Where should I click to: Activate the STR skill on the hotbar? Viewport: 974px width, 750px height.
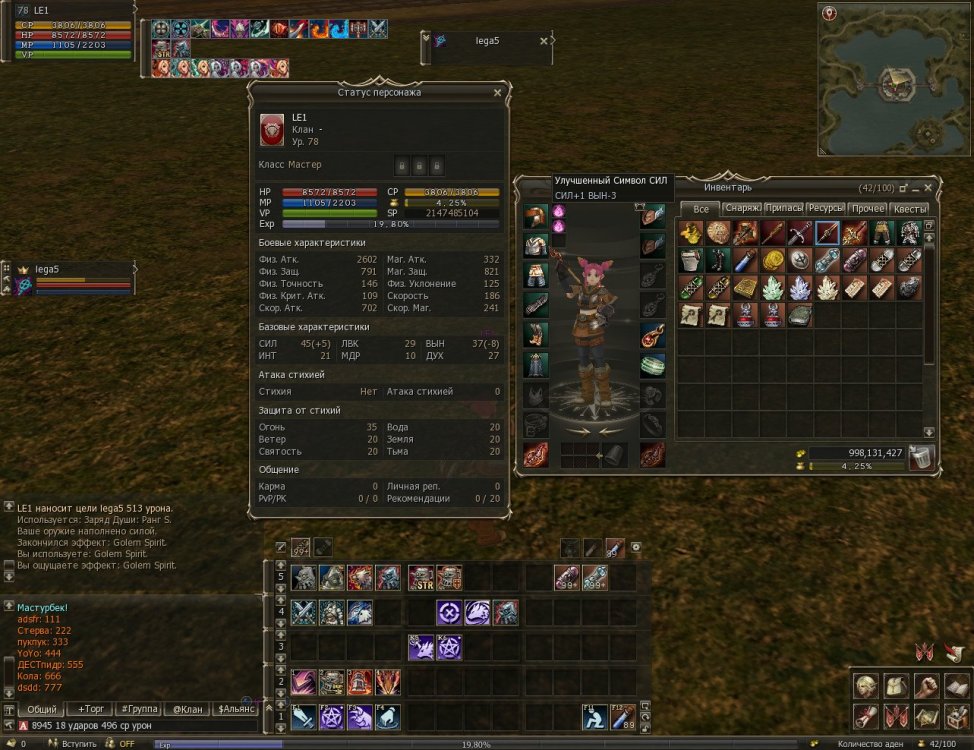(x=421, y=578)
